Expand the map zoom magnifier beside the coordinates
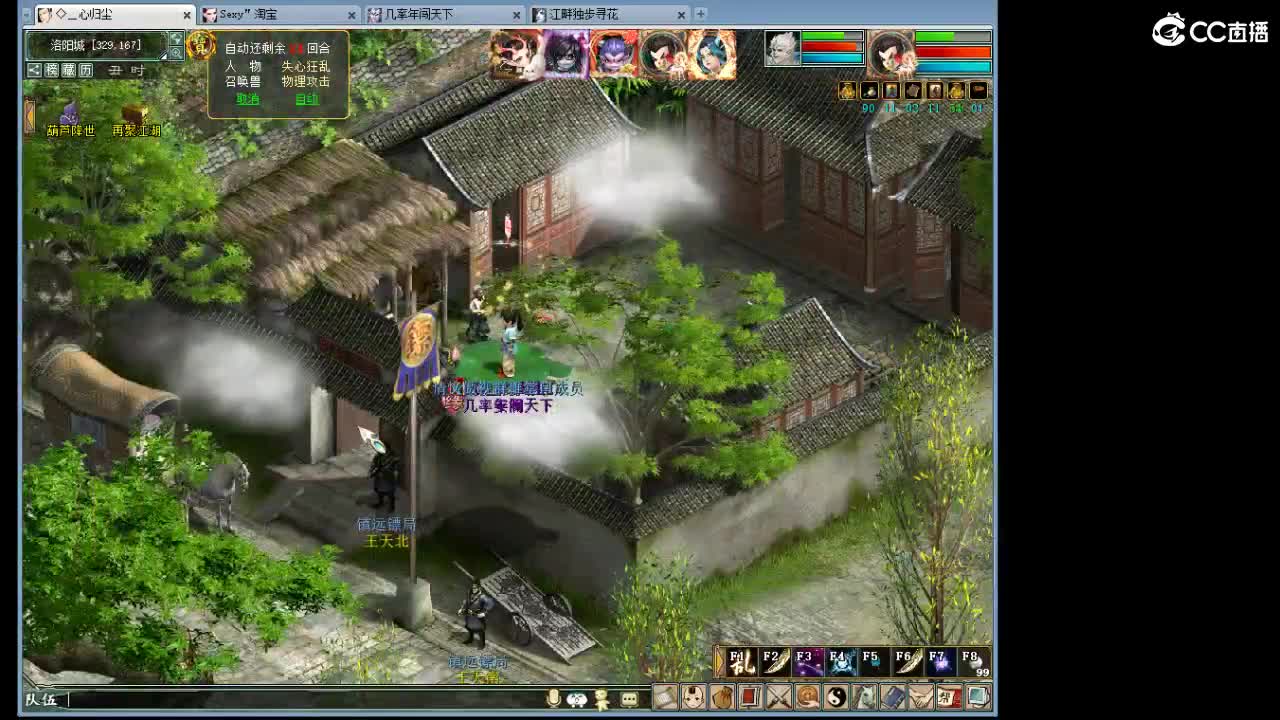 (176, 52)
